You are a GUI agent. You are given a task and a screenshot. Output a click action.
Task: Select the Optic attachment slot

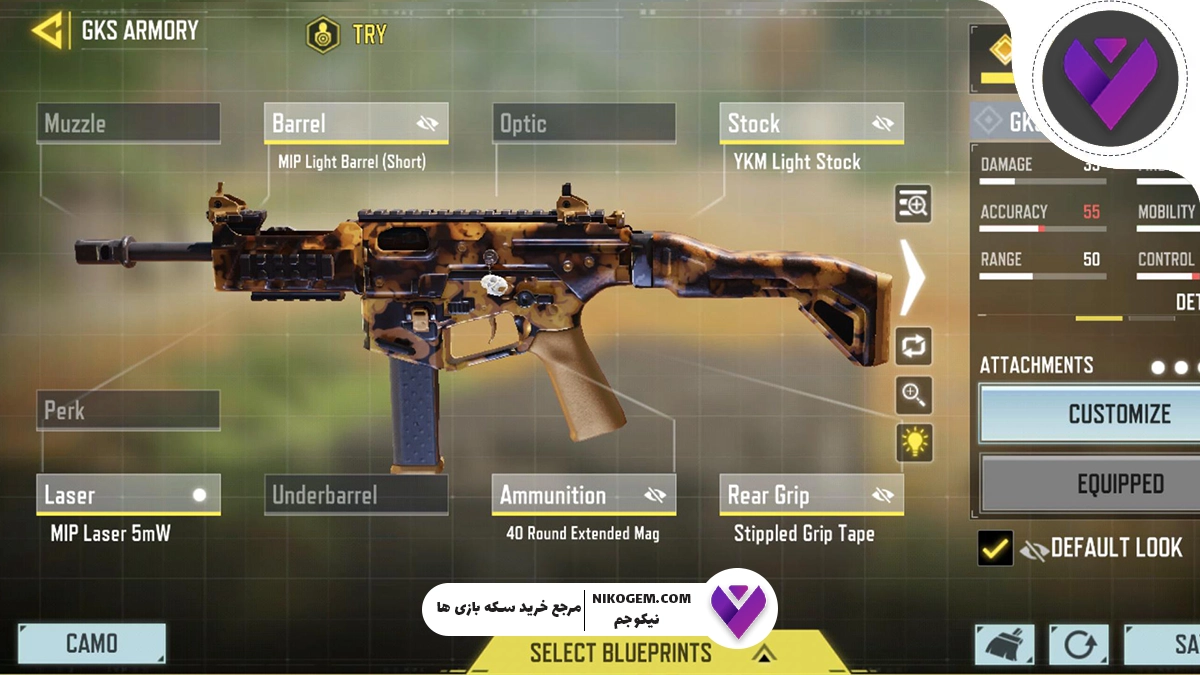584,124
